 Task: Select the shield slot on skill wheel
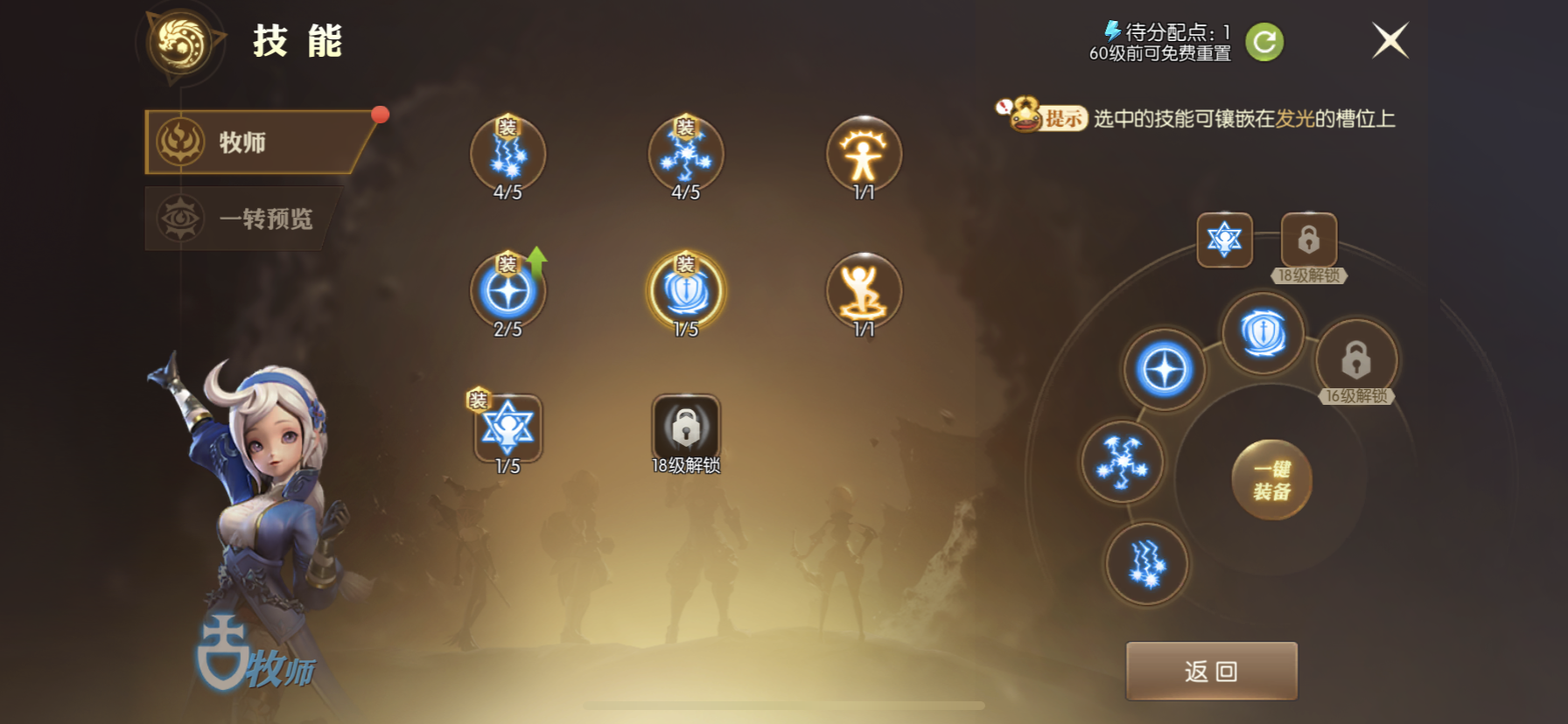coord(1263,333)
